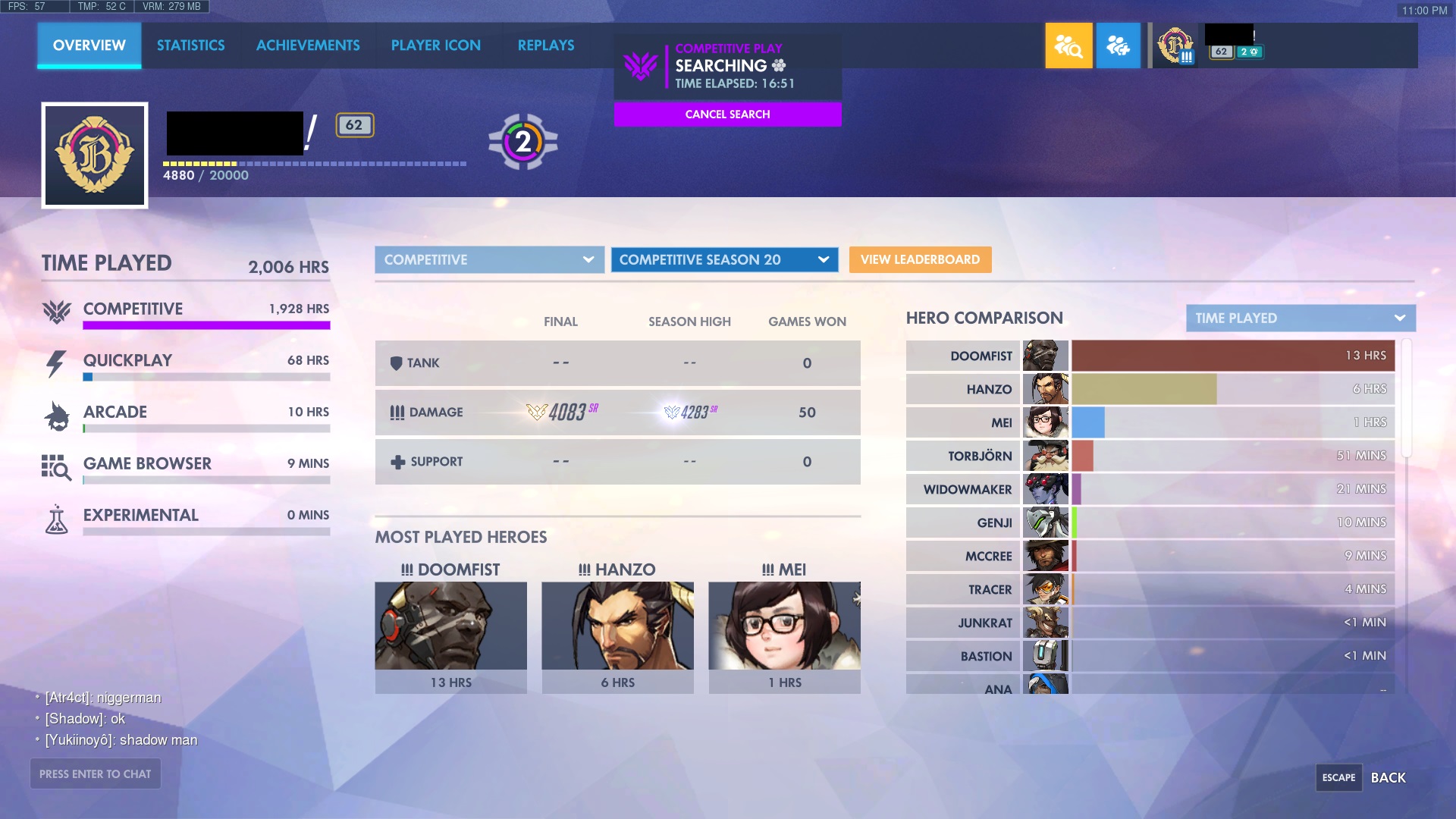
Task: Select the Widowmaker row in hero comparison
Action: tap(1153, 490)
